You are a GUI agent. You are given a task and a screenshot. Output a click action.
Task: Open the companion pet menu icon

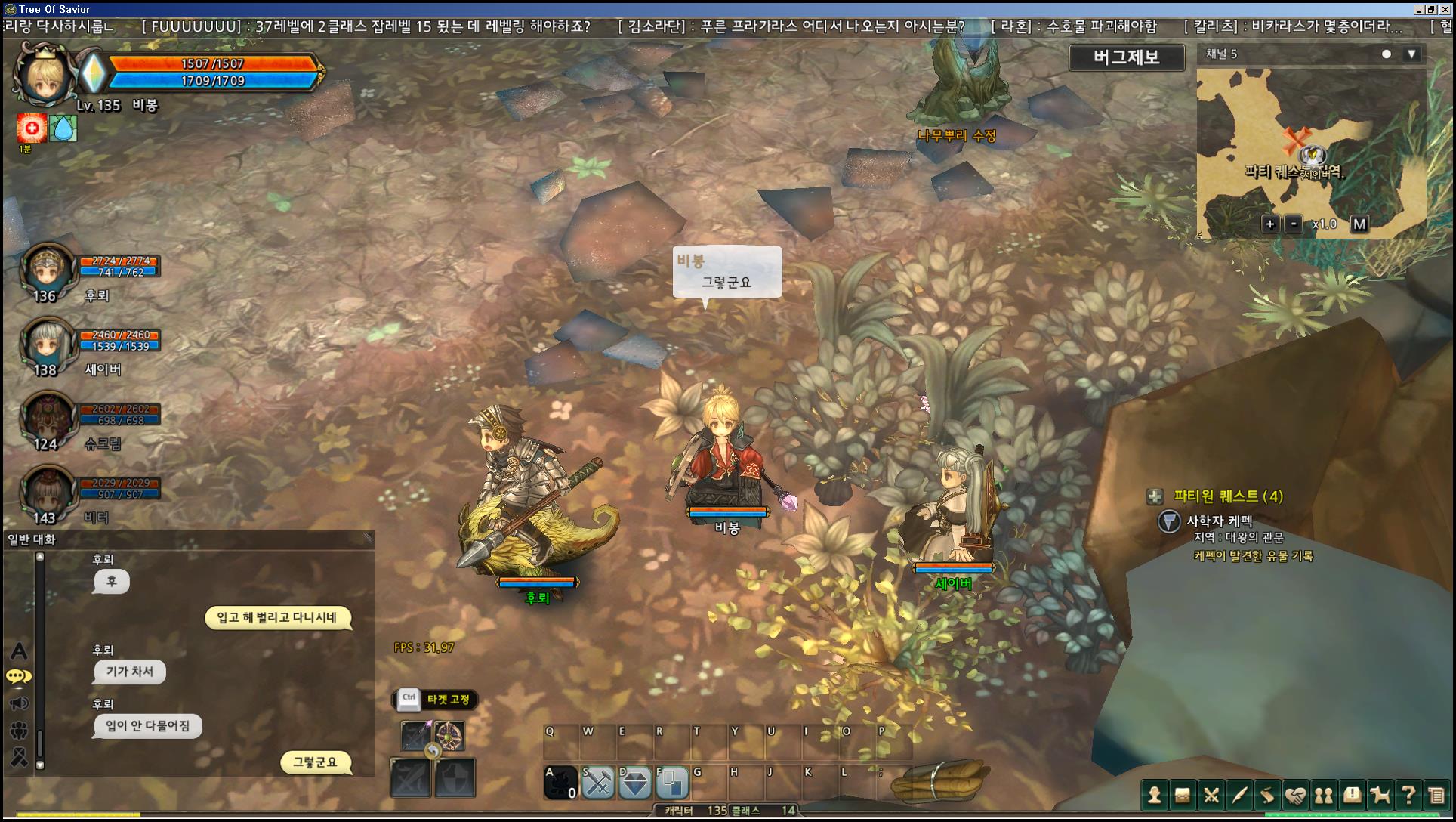(1380, 795)
